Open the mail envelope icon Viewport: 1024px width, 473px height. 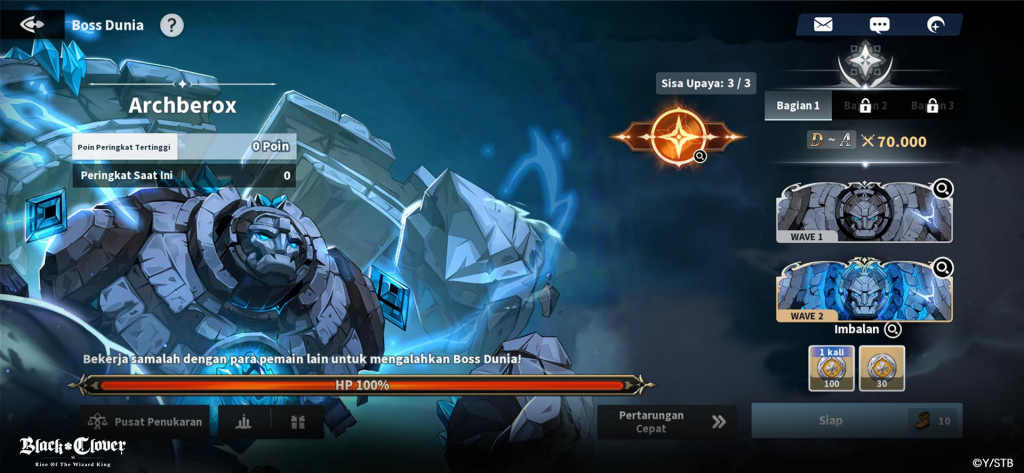[823, 25]
